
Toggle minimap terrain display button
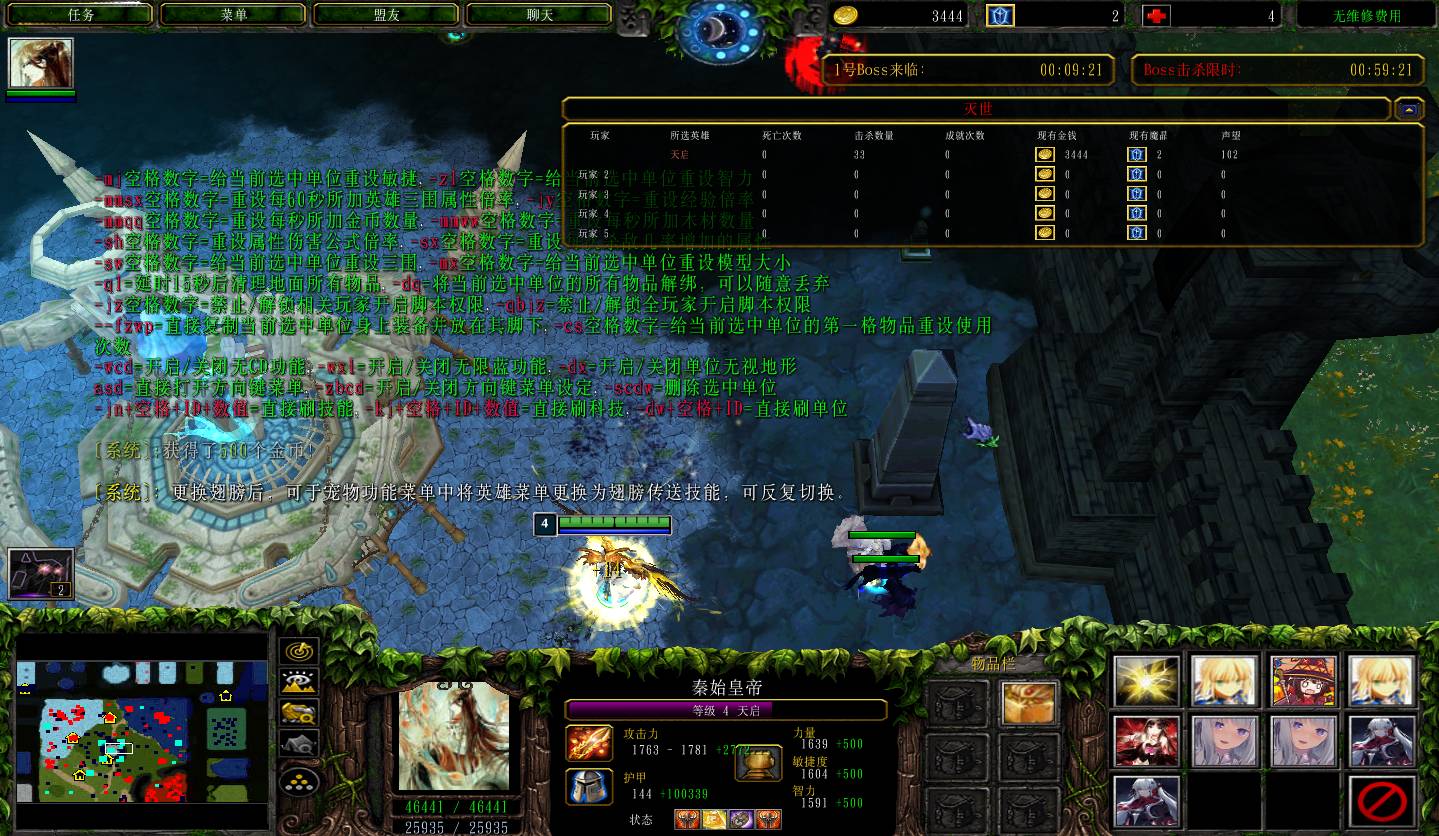(x=299, y=682)
